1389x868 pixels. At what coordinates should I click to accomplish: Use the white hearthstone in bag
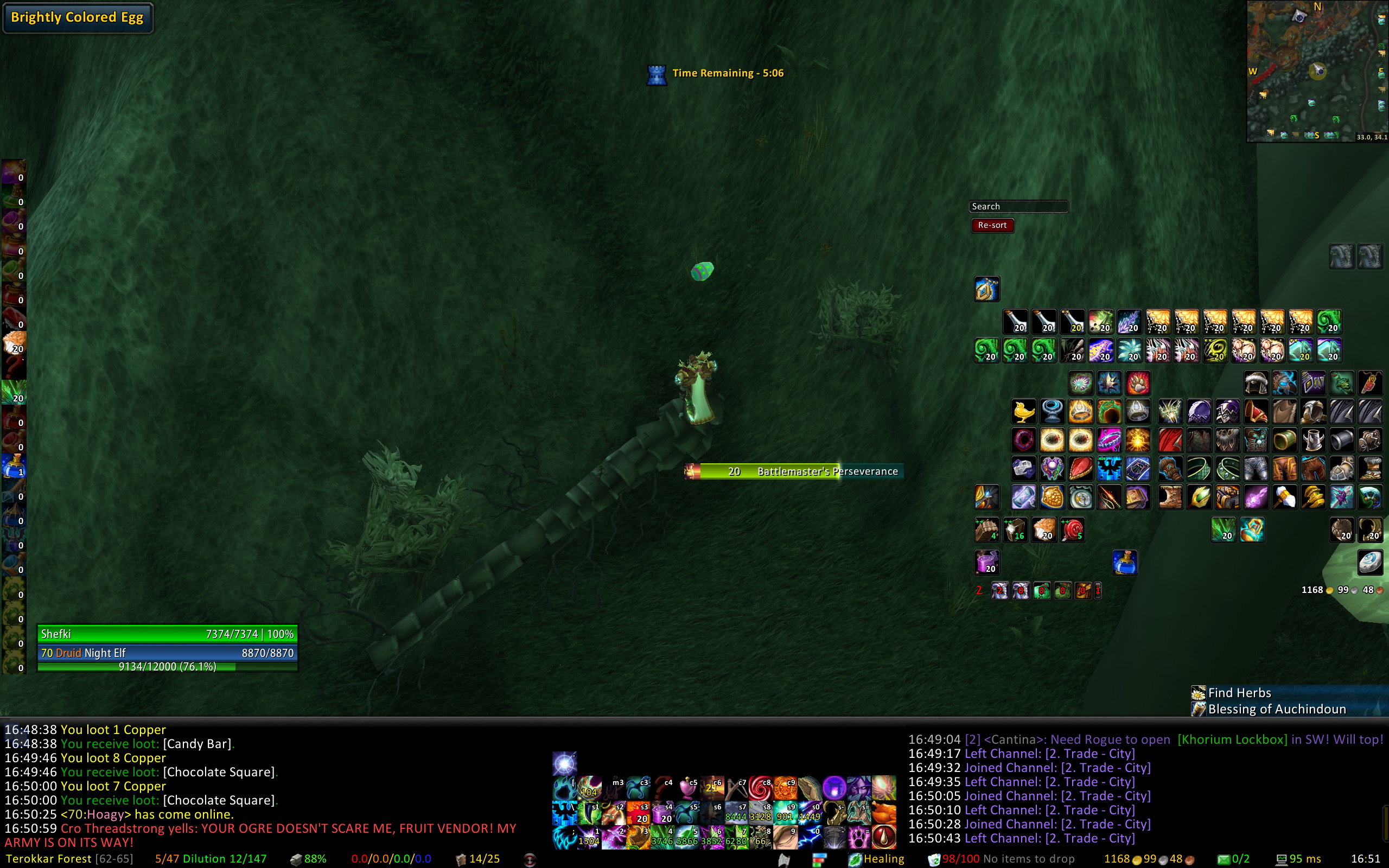click(1369, 563)
